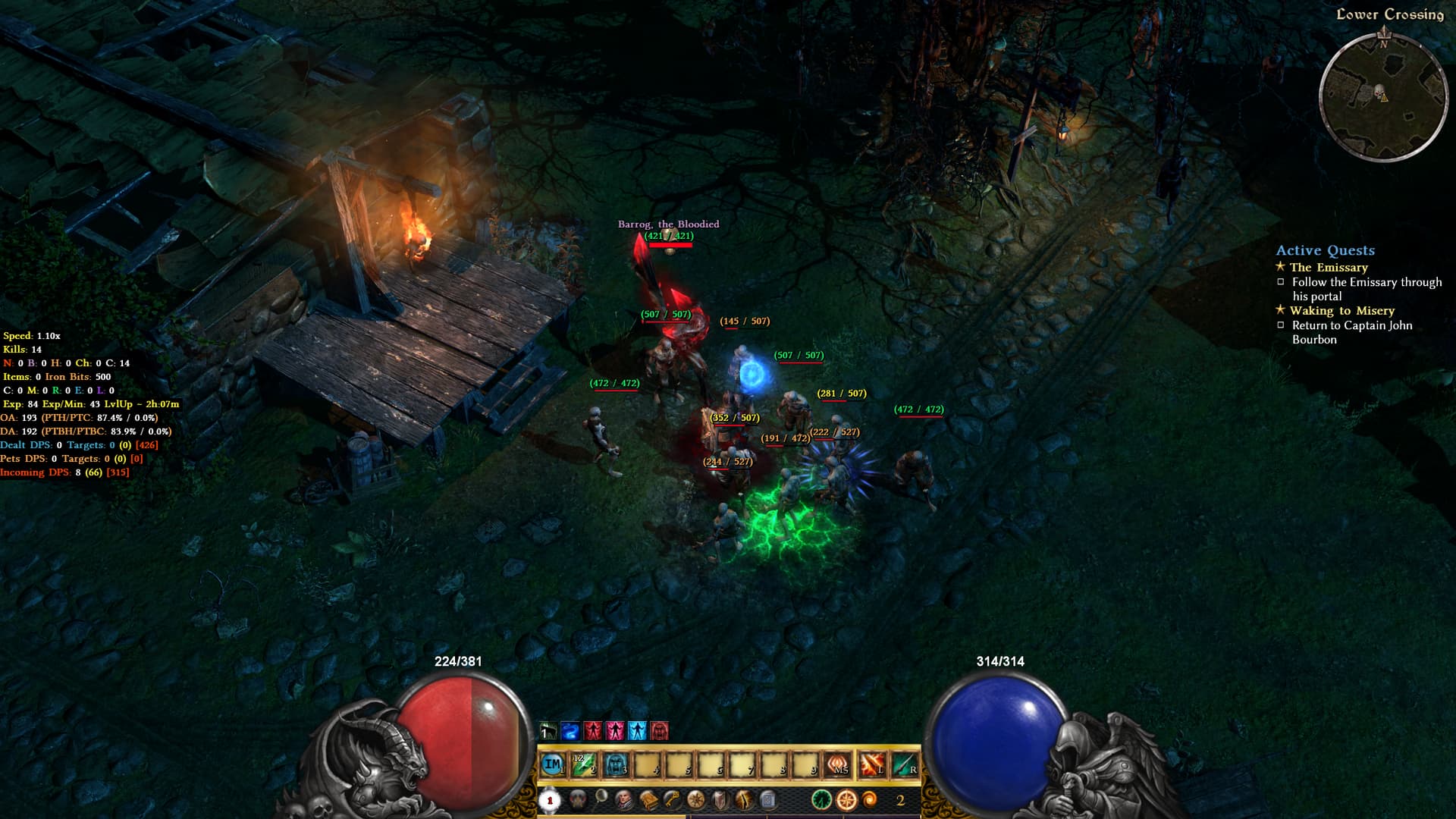Select the fiery sword left-click skill
This screenshot has width=1456, height=819.
coord(871,765)
